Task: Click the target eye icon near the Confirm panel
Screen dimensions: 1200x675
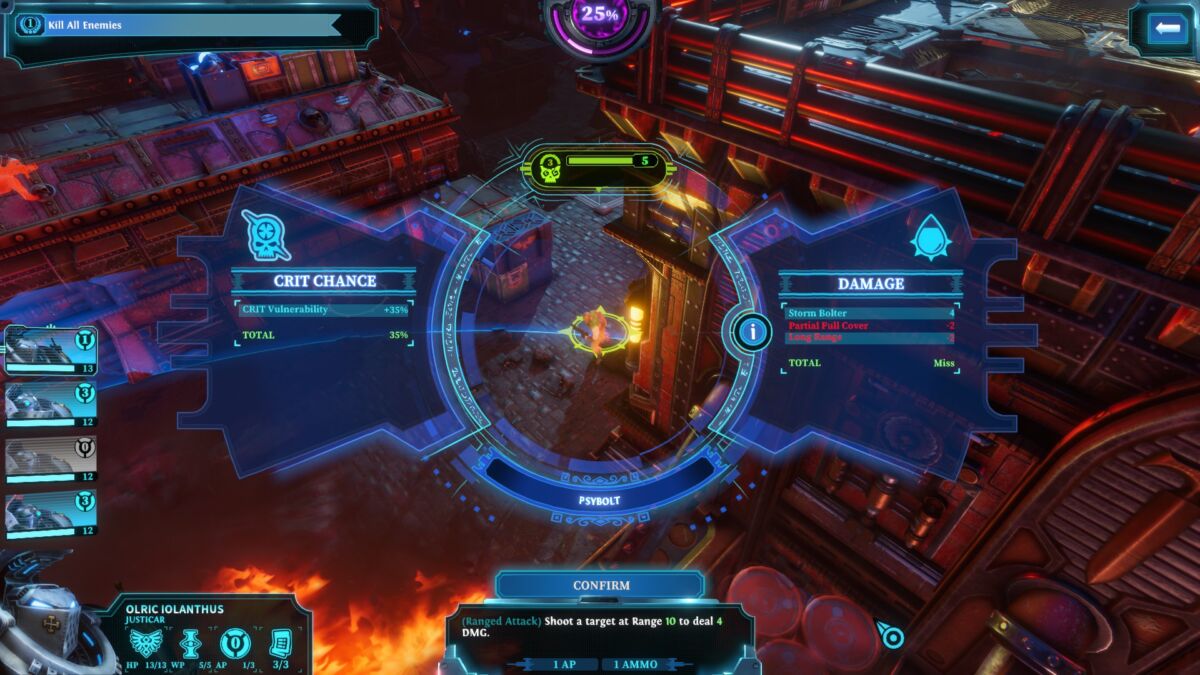Action: click(891, 637)
